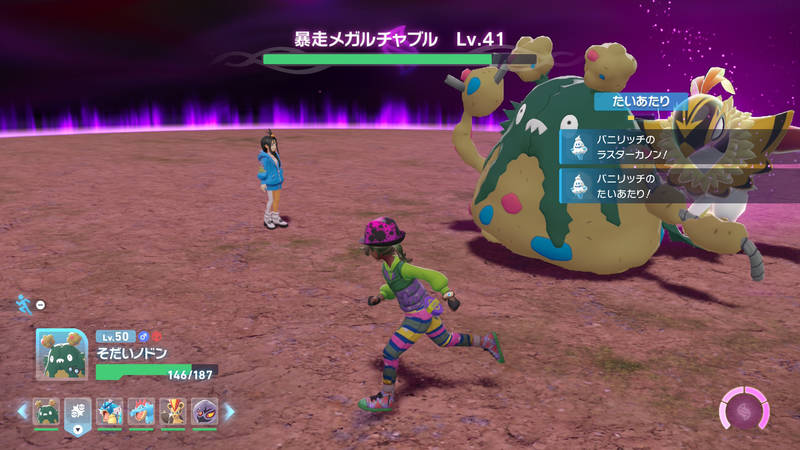Screen dimensions: 800x450
Task: Pick the yellow and red crested Pokémon slot
Action: 172,412
